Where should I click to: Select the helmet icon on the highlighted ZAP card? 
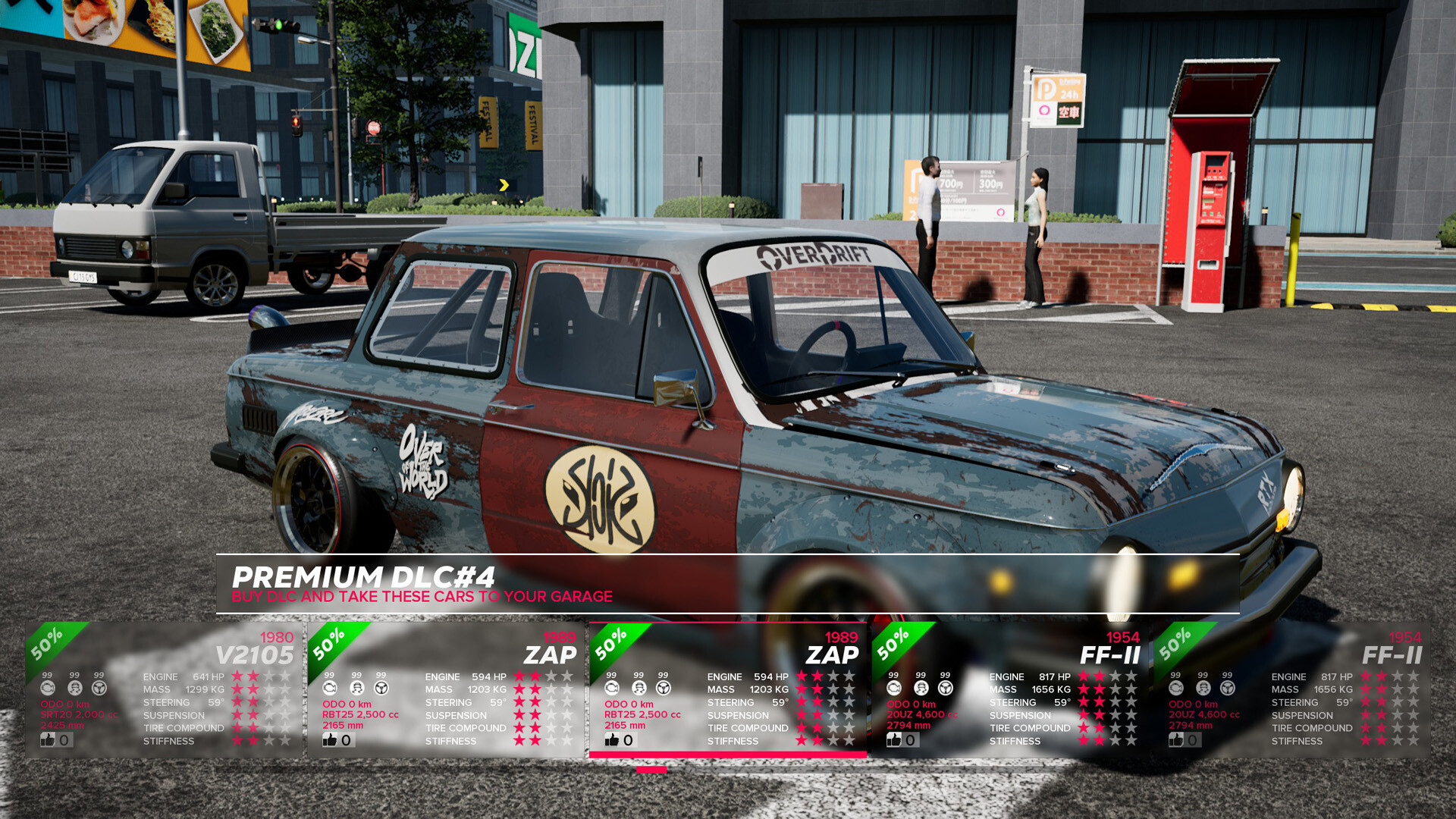[x=637, y=688]
